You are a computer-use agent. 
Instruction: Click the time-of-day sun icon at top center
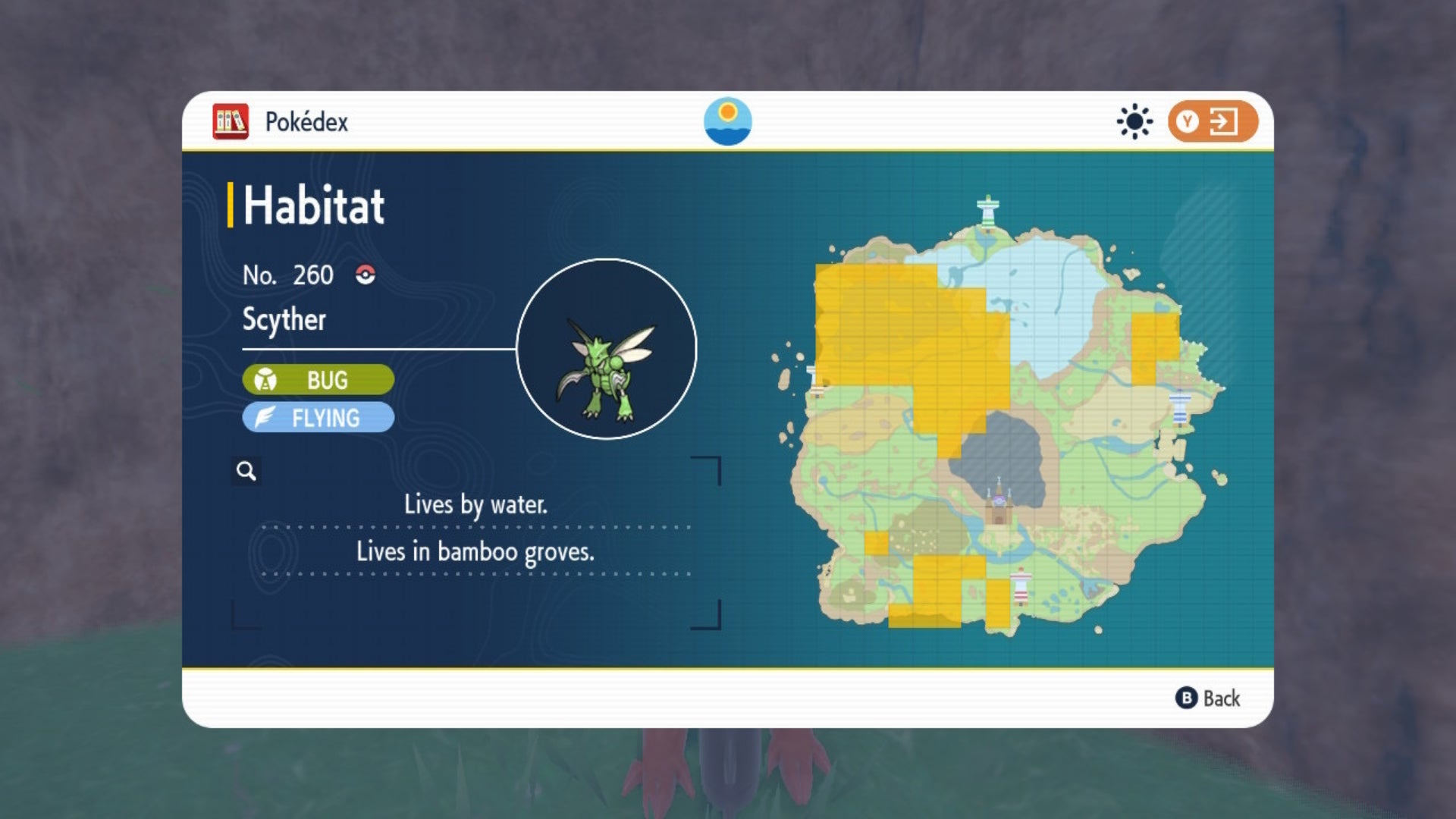click(729, 120)
